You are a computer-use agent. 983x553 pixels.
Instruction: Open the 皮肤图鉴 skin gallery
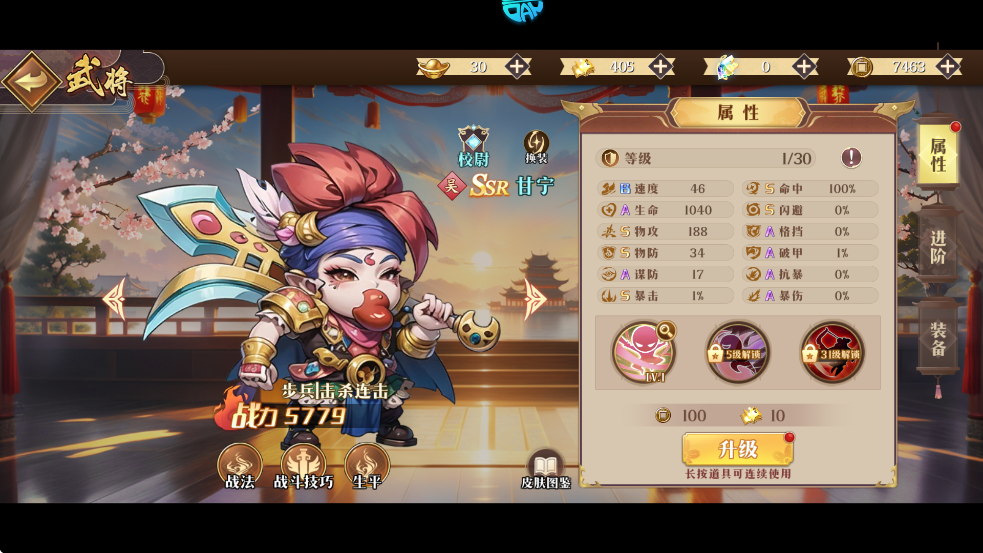click(545, 470)
